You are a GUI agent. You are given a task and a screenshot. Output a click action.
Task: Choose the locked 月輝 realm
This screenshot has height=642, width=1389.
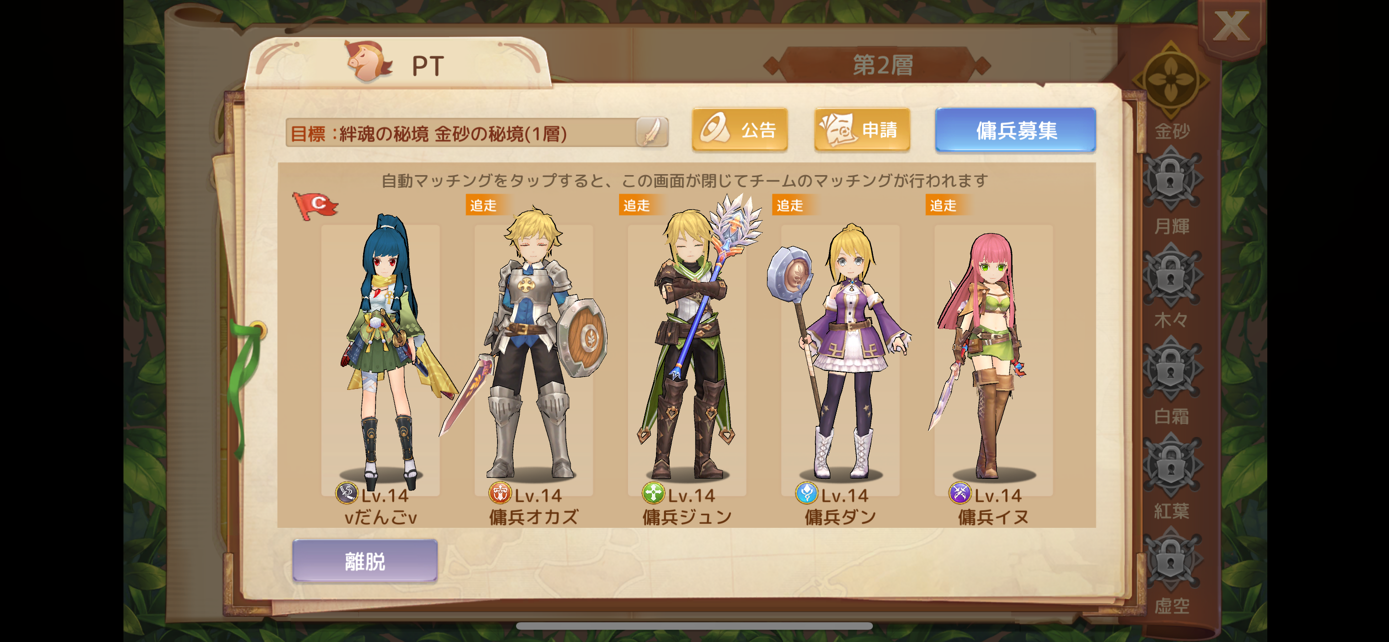pos(1171,180)
